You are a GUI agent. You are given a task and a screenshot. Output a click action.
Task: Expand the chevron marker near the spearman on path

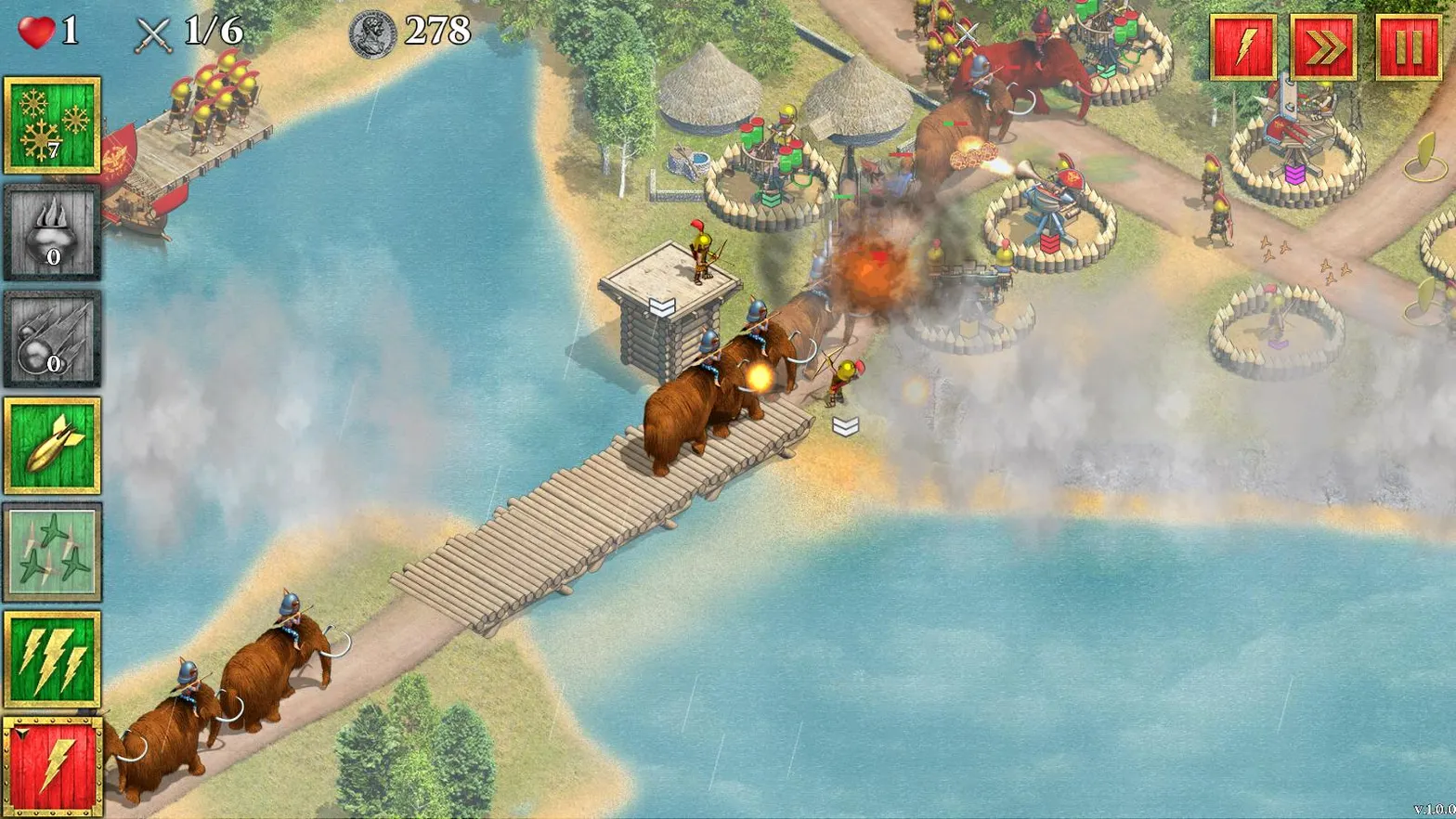(x=844, y=425)
